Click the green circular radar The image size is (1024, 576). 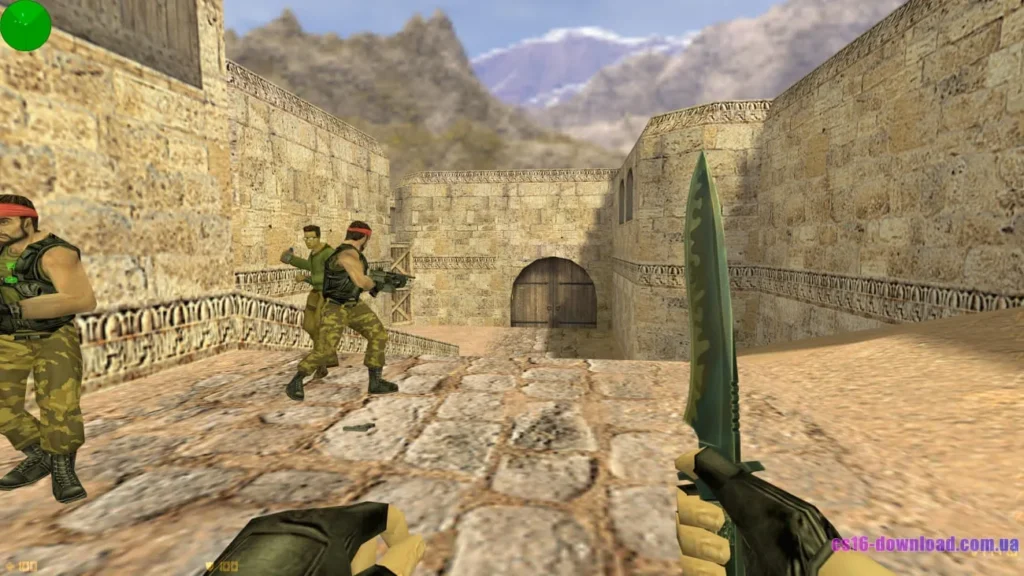coord(25,25)
